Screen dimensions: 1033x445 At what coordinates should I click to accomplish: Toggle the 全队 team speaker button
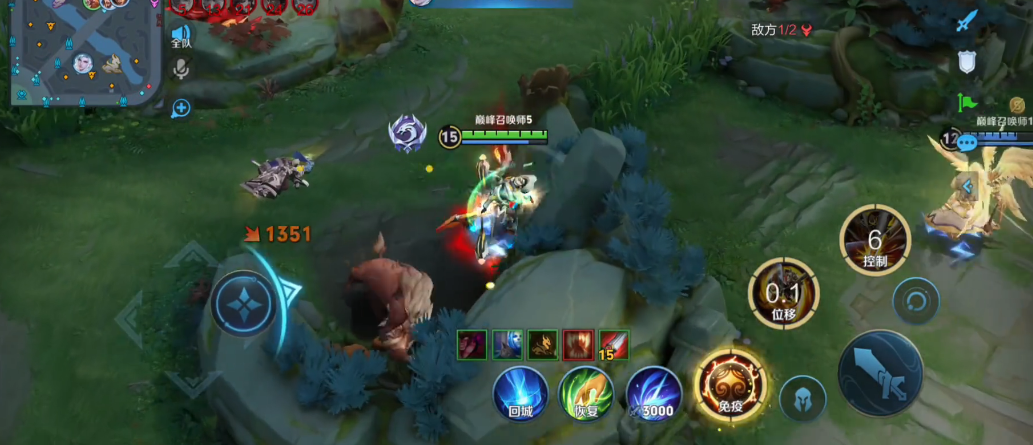point(181,37)
